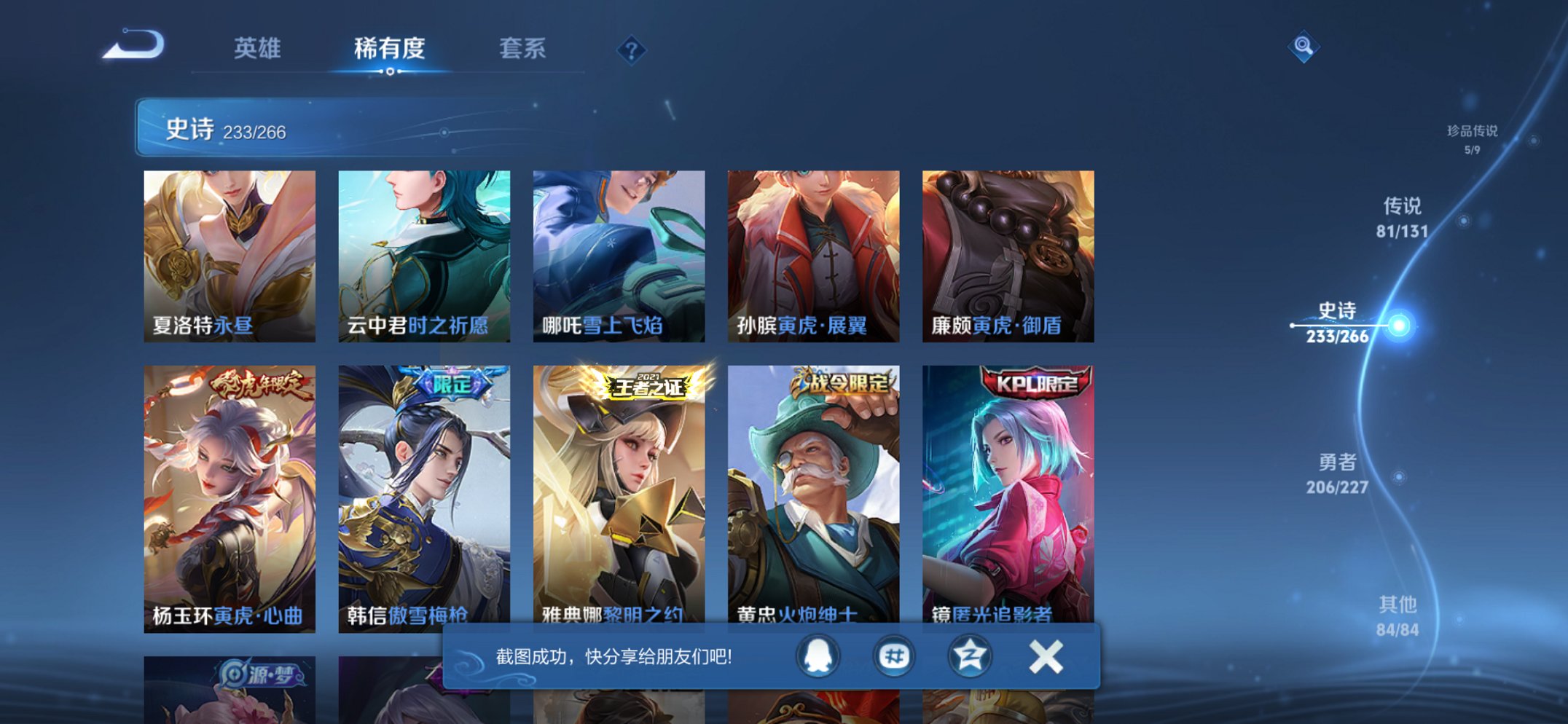Share the screenshot to Qzone
1568x724 pixels.
(x=972, y=655)
